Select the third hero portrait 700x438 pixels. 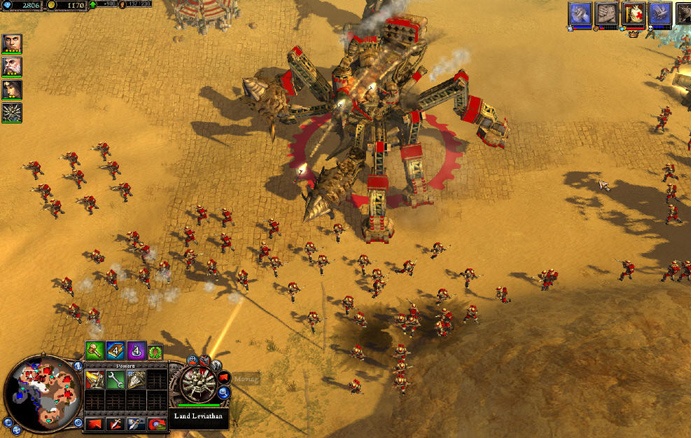tap(12, 90)
